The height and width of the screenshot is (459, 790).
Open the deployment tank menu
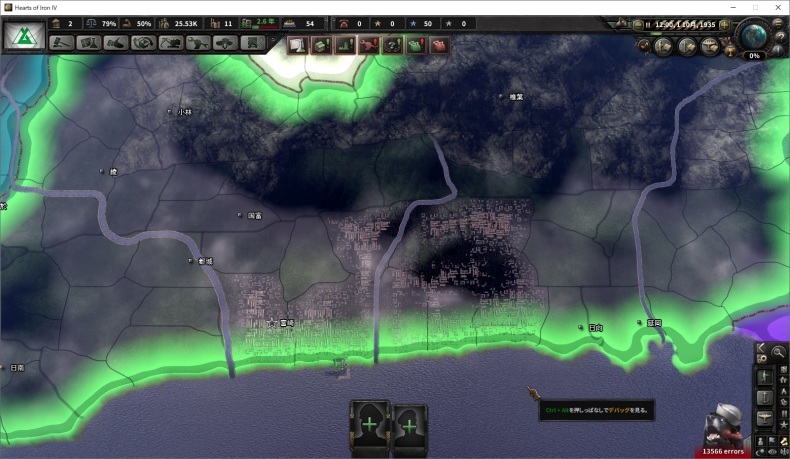click(225, 44)
